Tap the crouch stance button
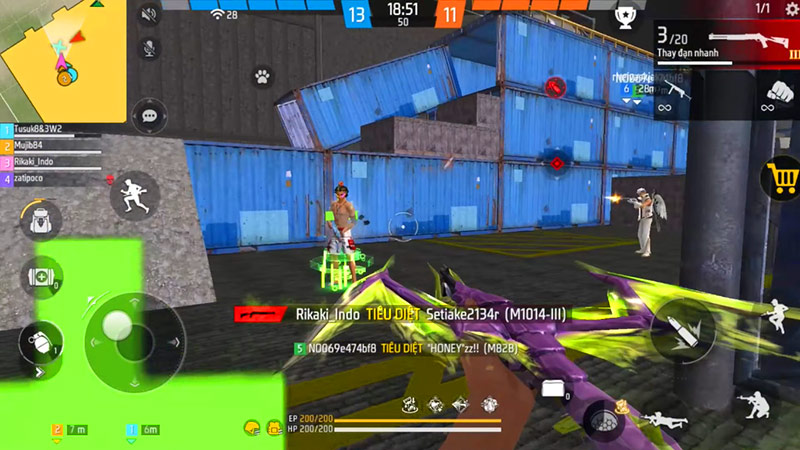This screenshot has width=800, height=450. 750,404
